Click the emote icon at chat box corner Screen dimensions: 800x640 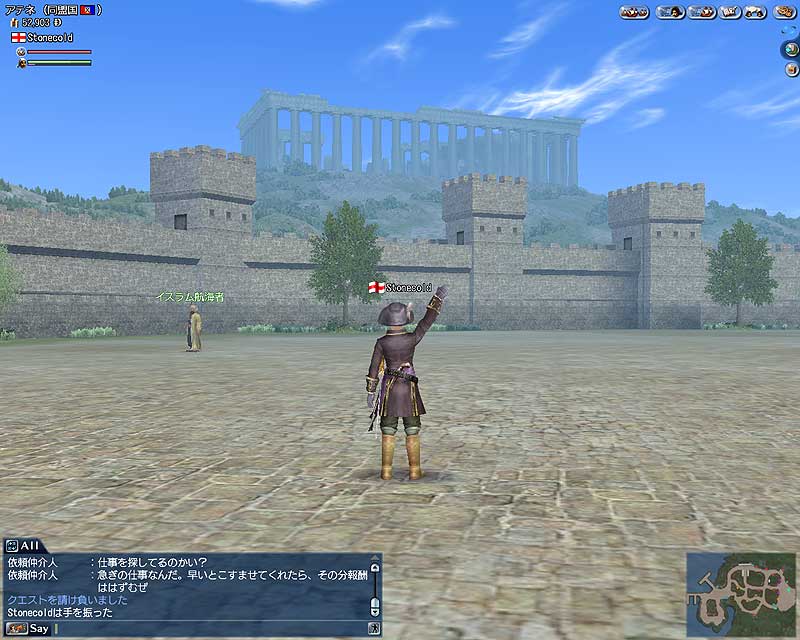click(374, 629)
